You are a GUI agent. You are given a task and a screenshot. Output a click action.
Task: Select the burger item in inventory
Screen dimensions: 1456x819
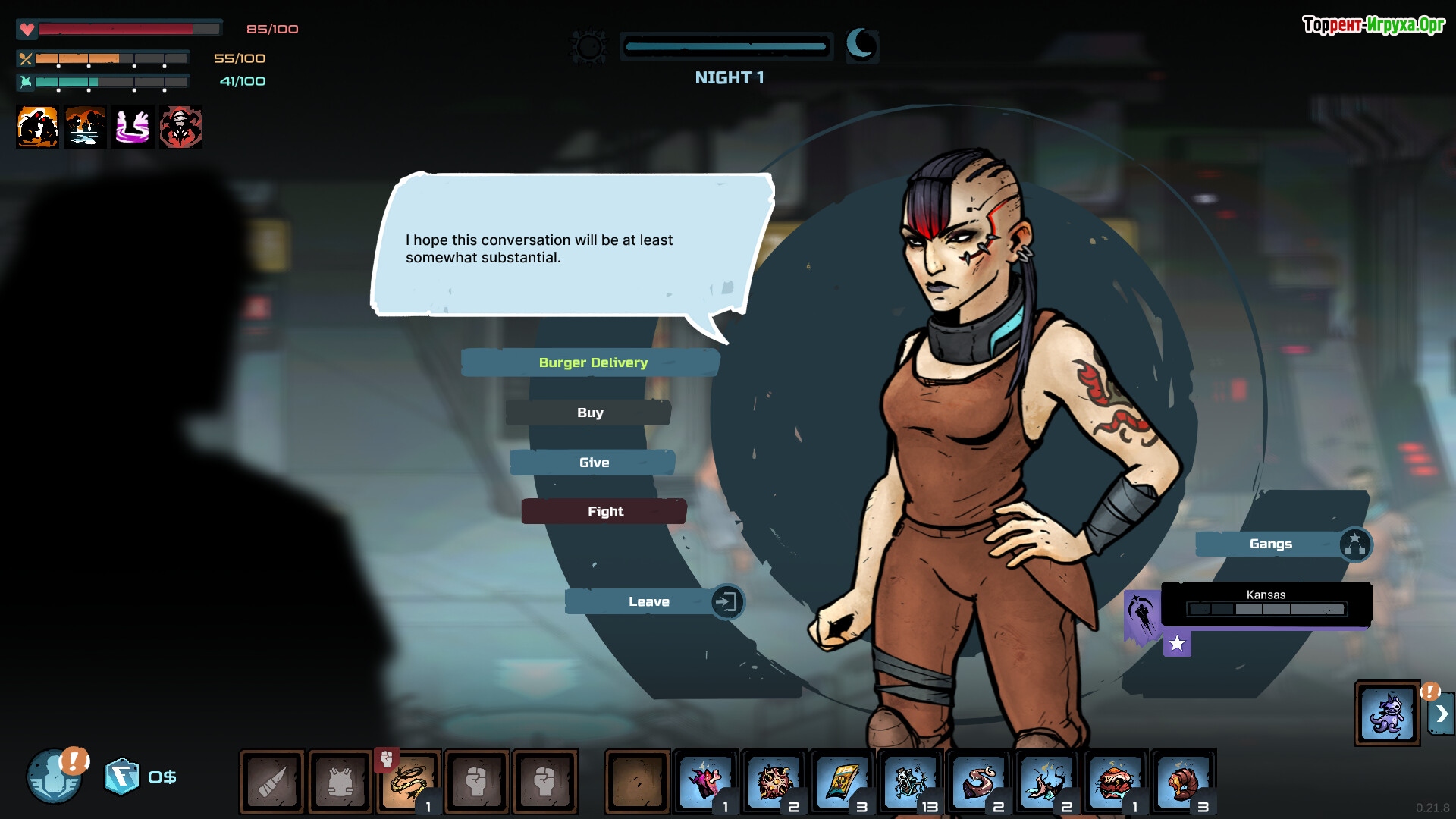(1115, 781)
